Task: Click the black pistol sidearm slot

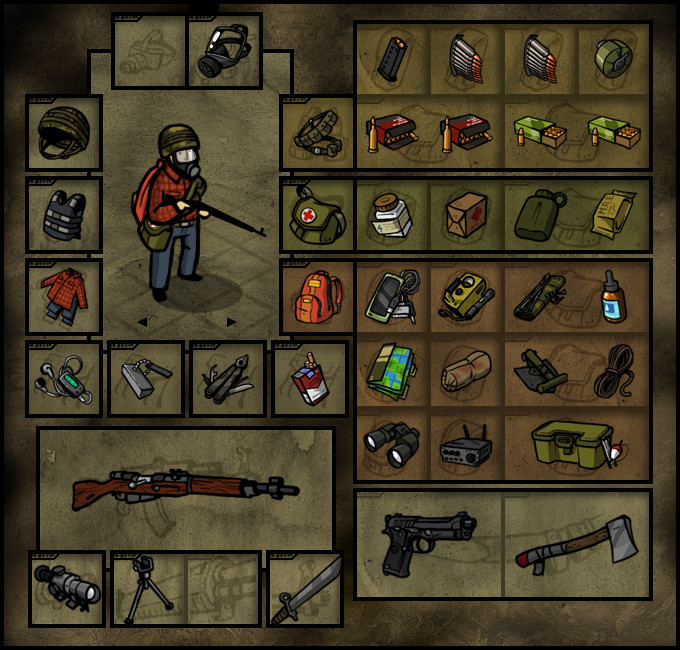Action: [428, 543]
